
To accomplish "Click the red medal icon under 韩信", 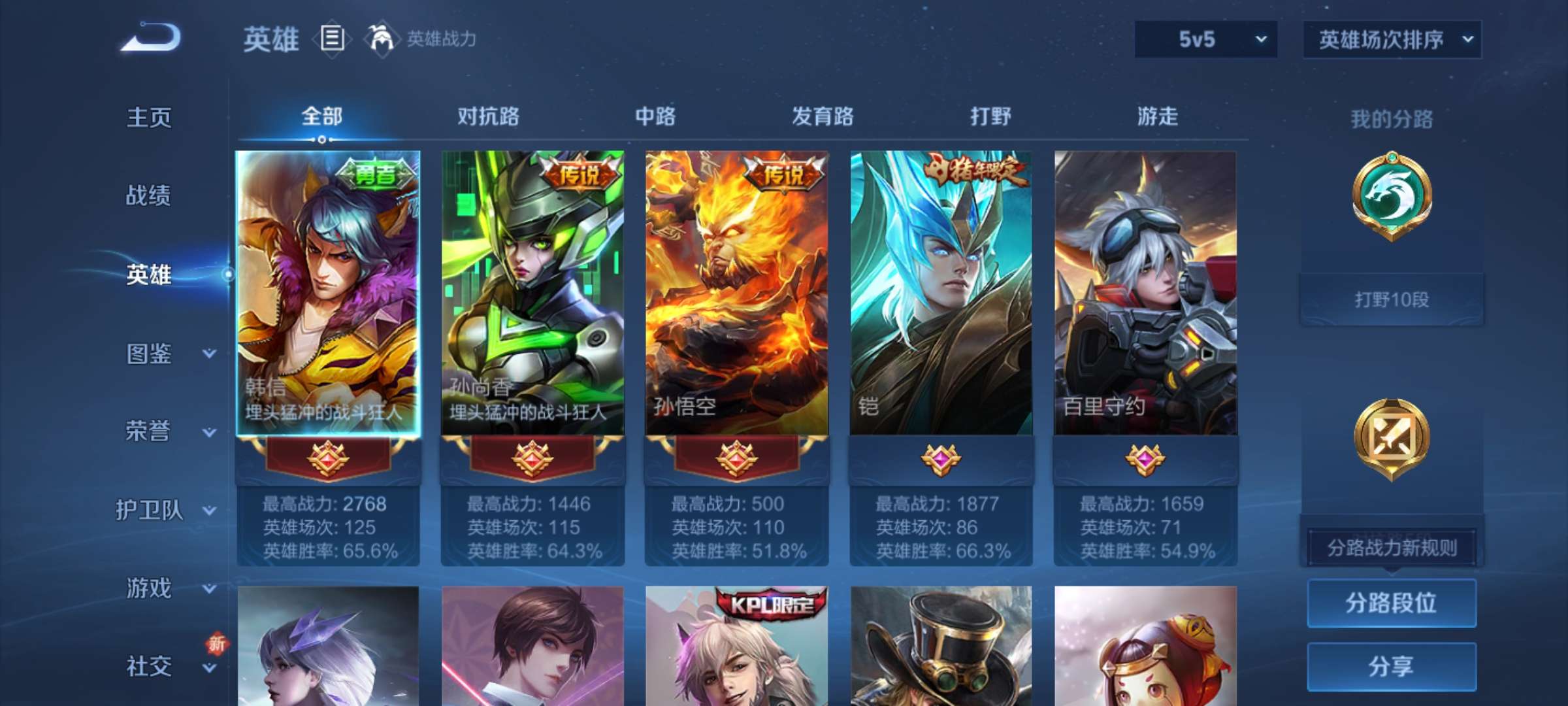I will (329, 458).
